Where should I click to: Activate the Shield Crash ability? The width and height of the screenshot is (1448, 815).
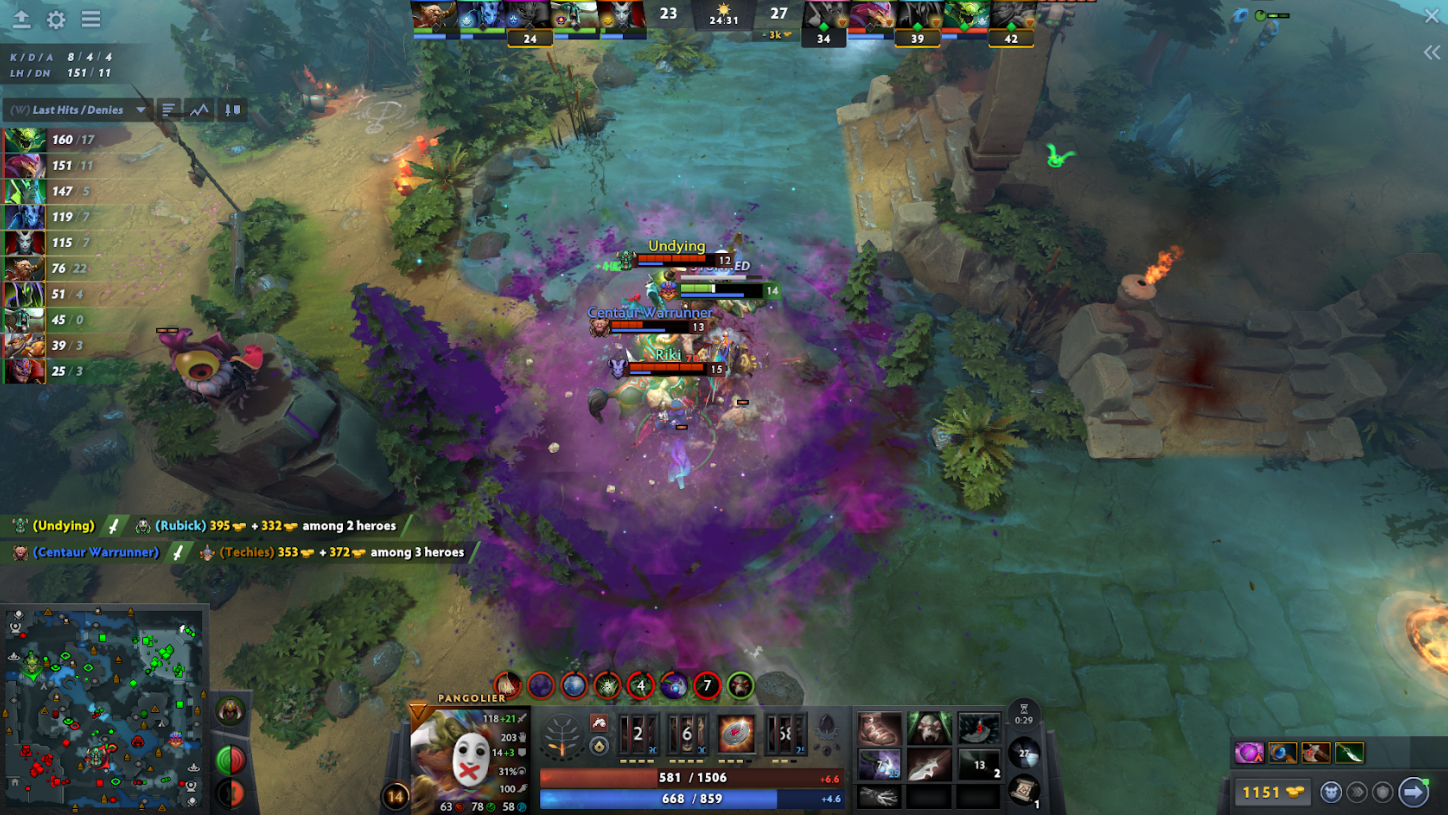686,735
